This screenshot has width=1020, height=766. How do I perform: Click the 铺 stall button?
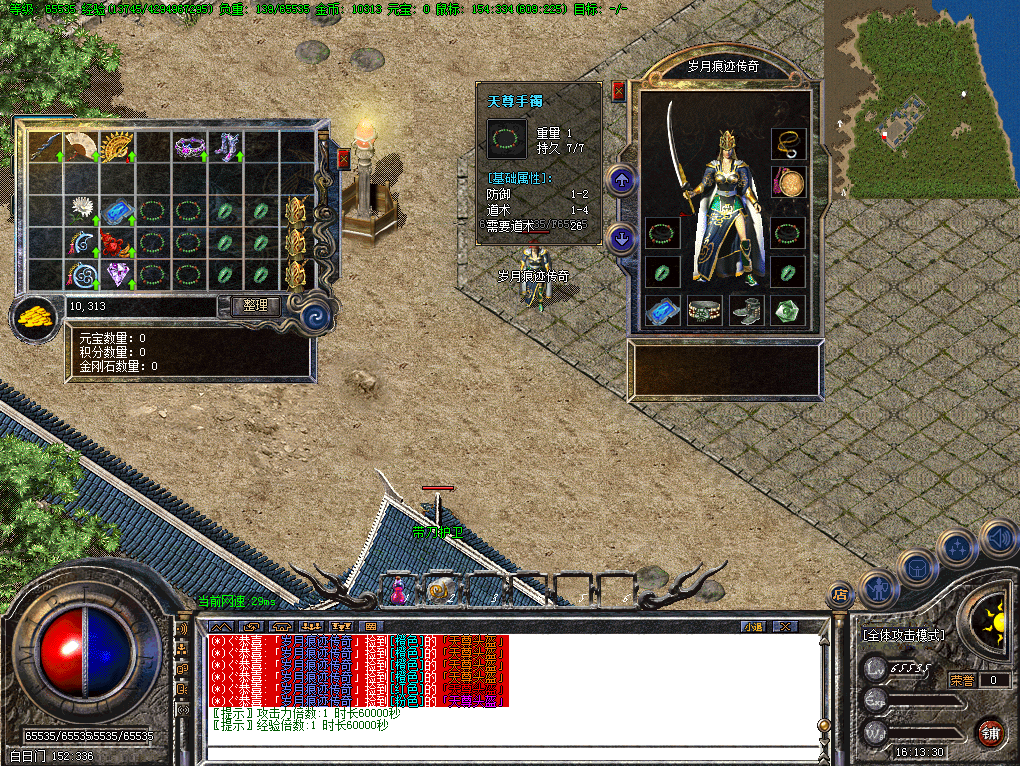pos(990,732)
